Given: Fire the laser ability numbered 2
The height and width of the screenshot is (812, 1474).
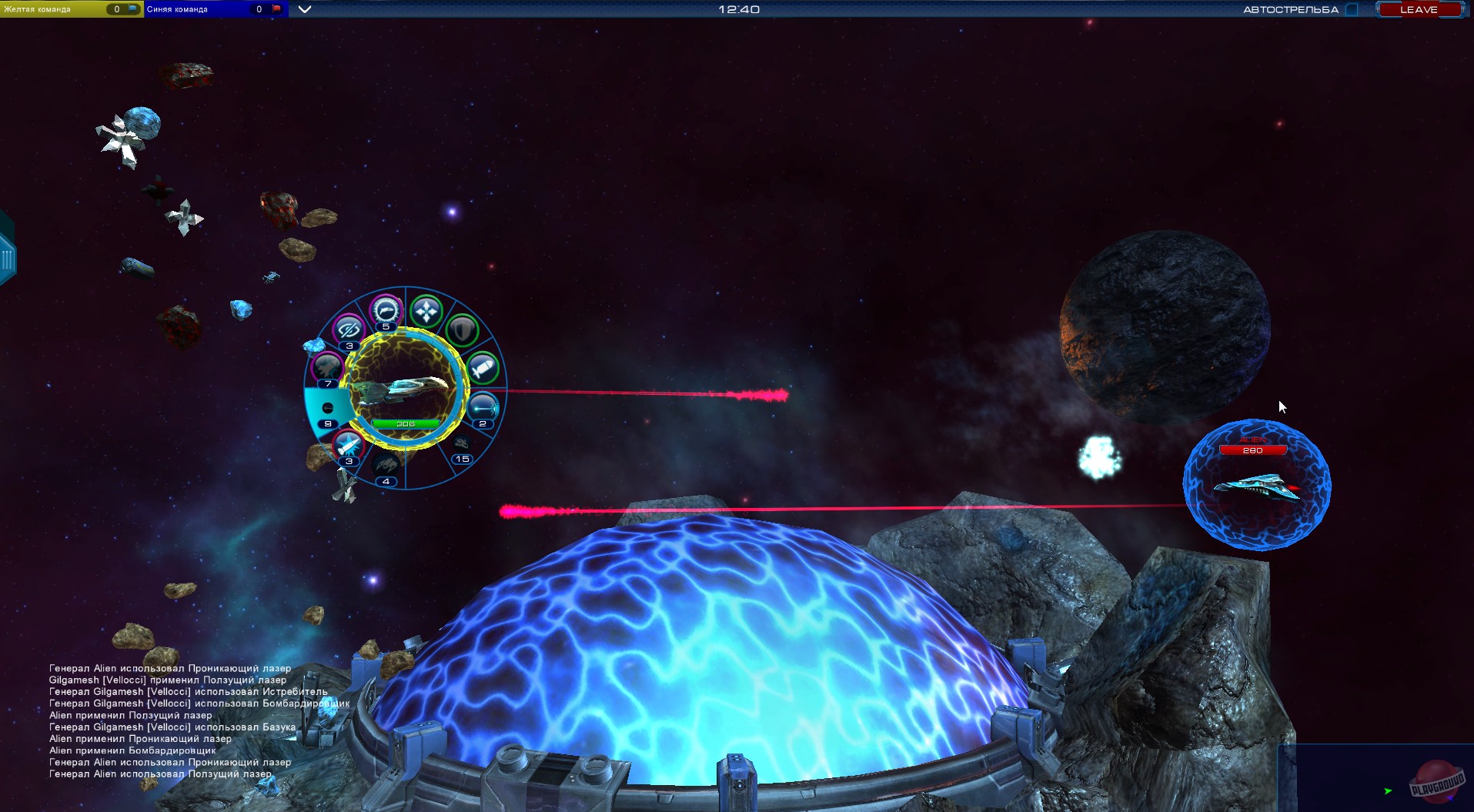Looking at the screenshot, I should [x=483, y=408].
